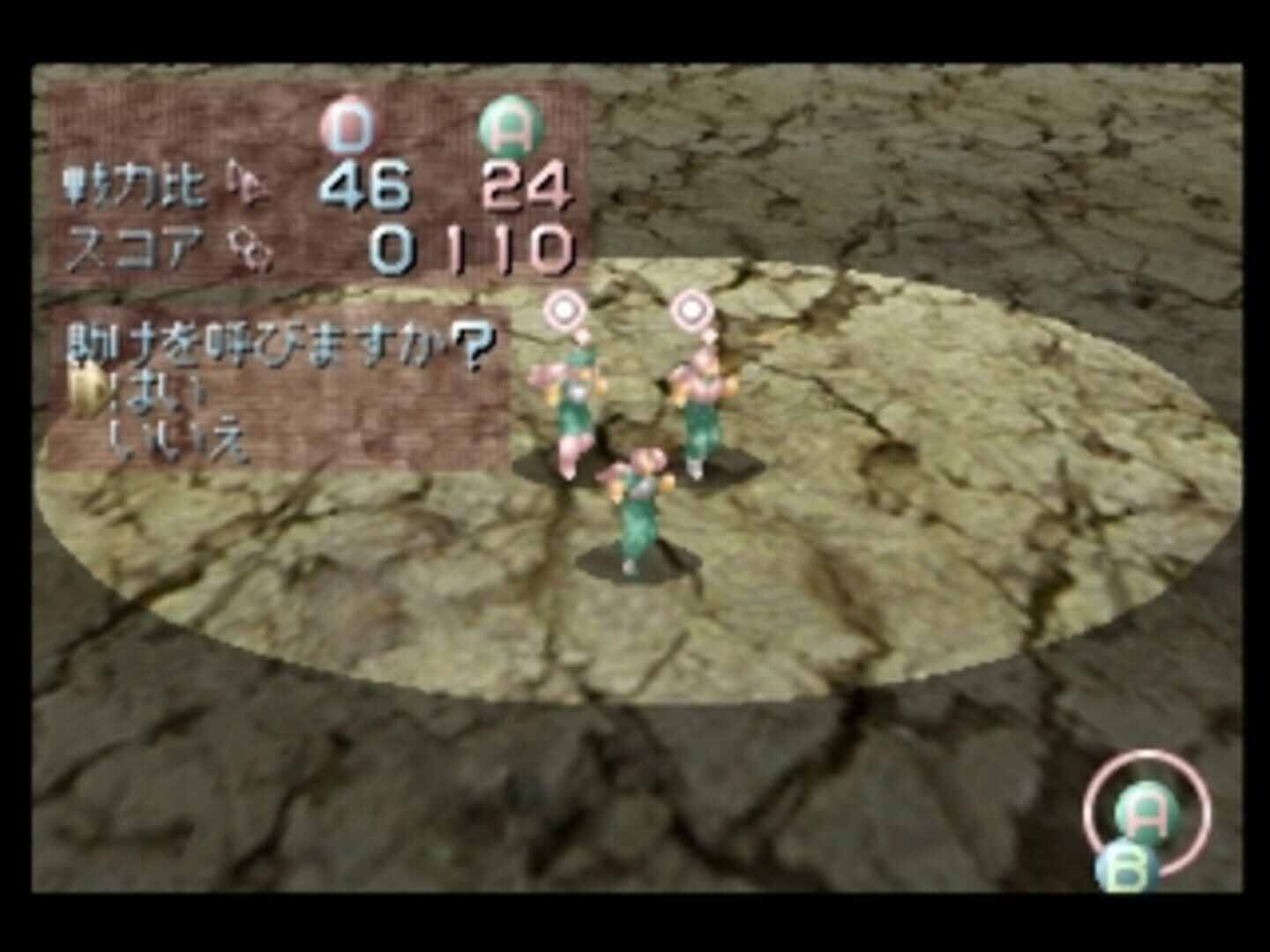Click the 助けを呼びますか？ dialog prompt

click(278, 344)
